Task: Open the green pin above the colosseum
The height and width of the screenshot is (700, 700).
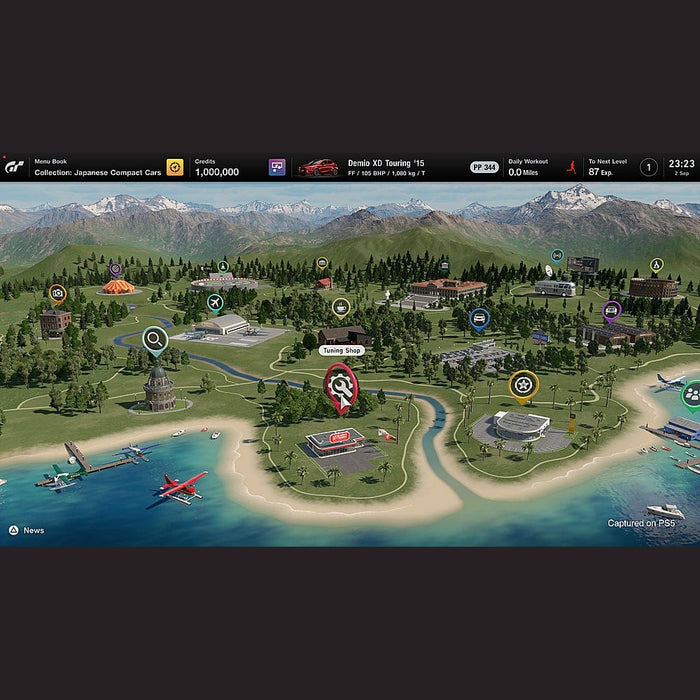Action: [x=656, y=264]
